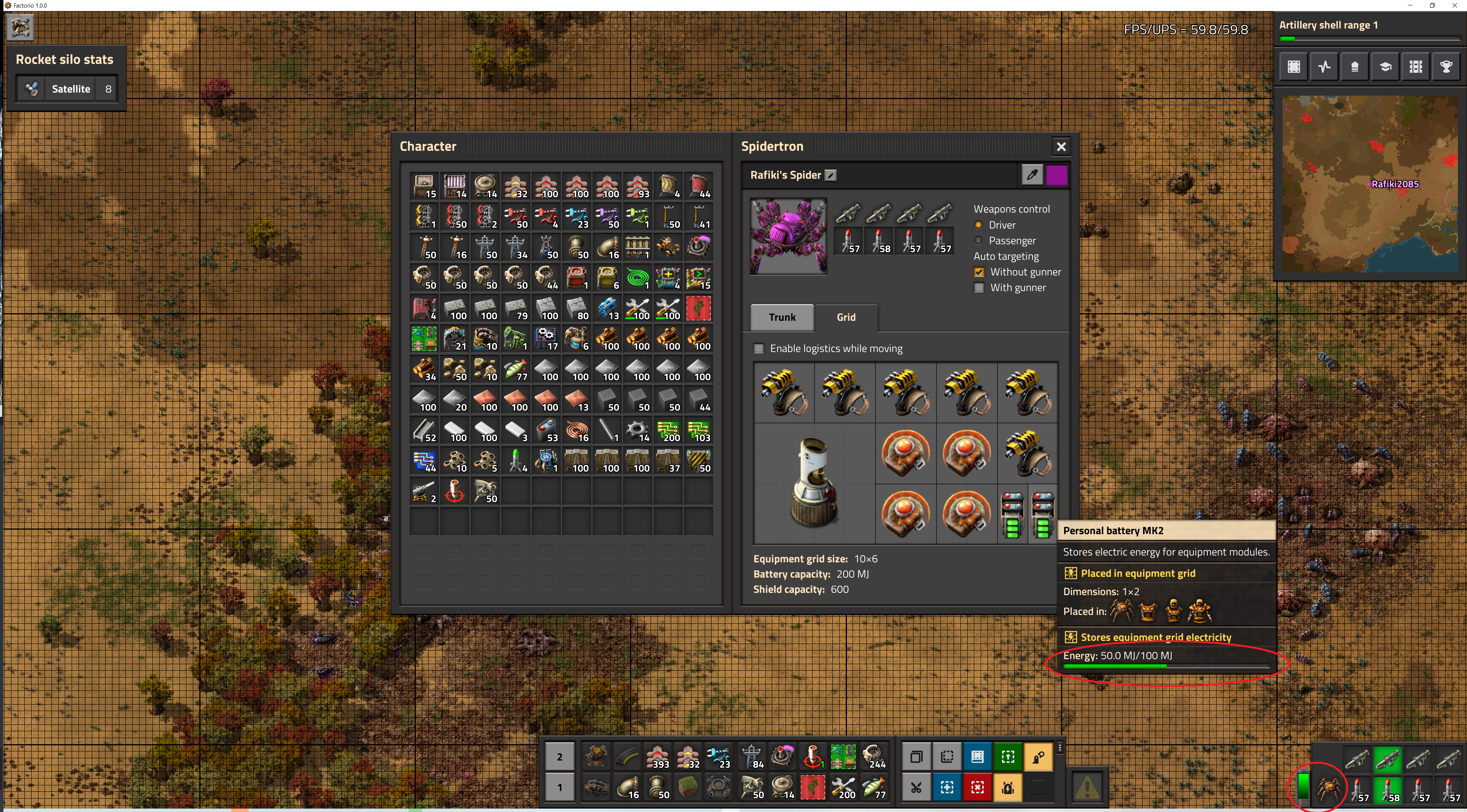Enable logistics while moving checkbox
1467x812 pixels.
click(759, 349)
